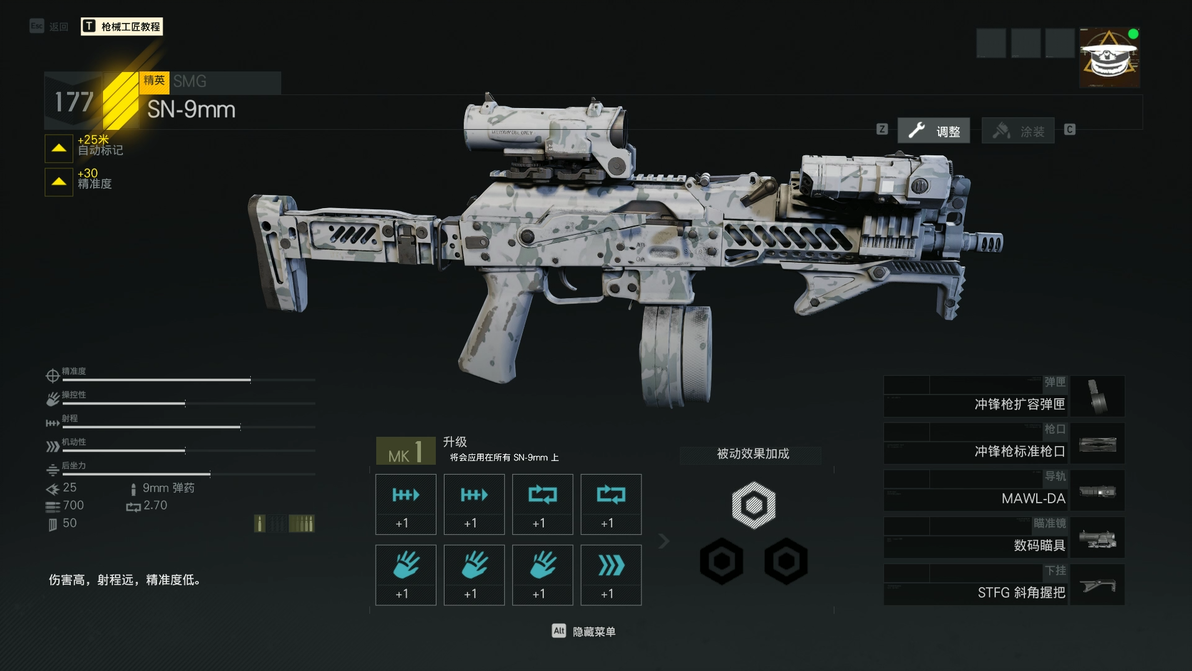The height and width of the screenshot is (671, 1192).
Task: Select the 冲锋枪标准枪口 muzzle slot
Action: [1003, 444]
